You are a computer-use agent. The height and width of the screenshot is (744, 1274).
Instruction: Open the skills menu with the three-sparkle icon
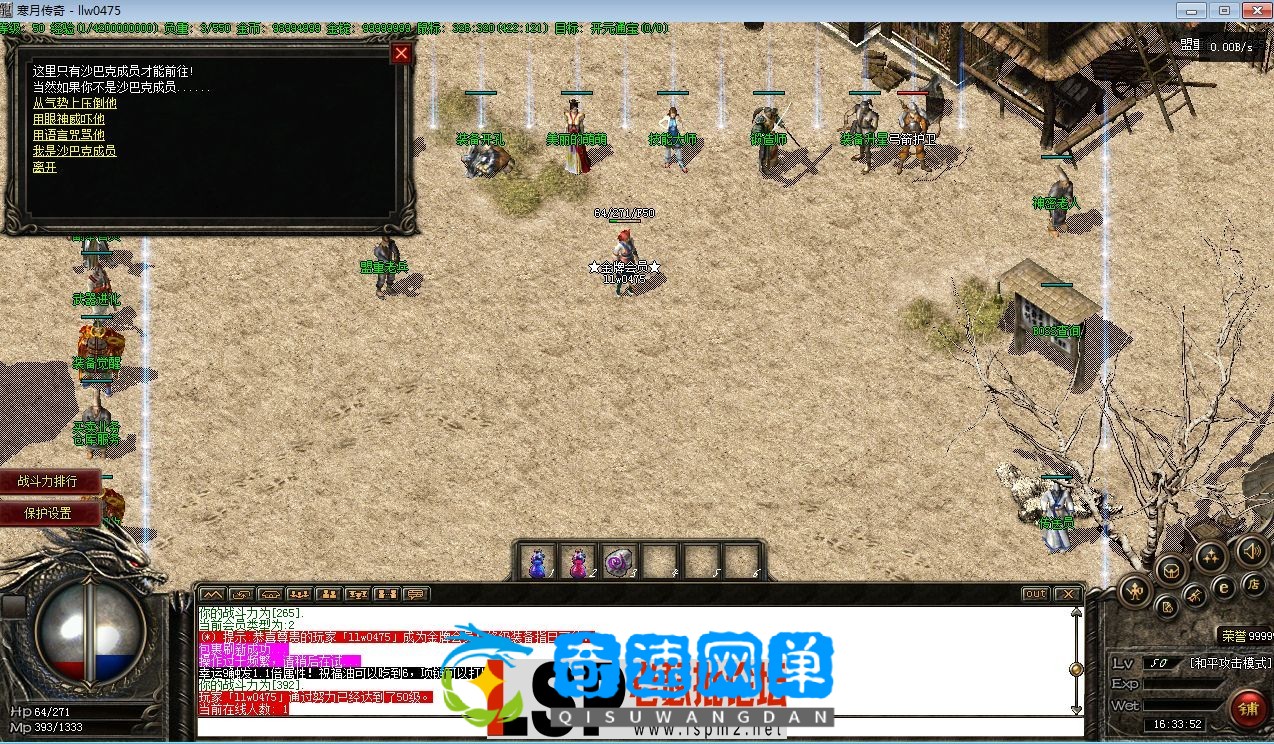[1211, 556]
